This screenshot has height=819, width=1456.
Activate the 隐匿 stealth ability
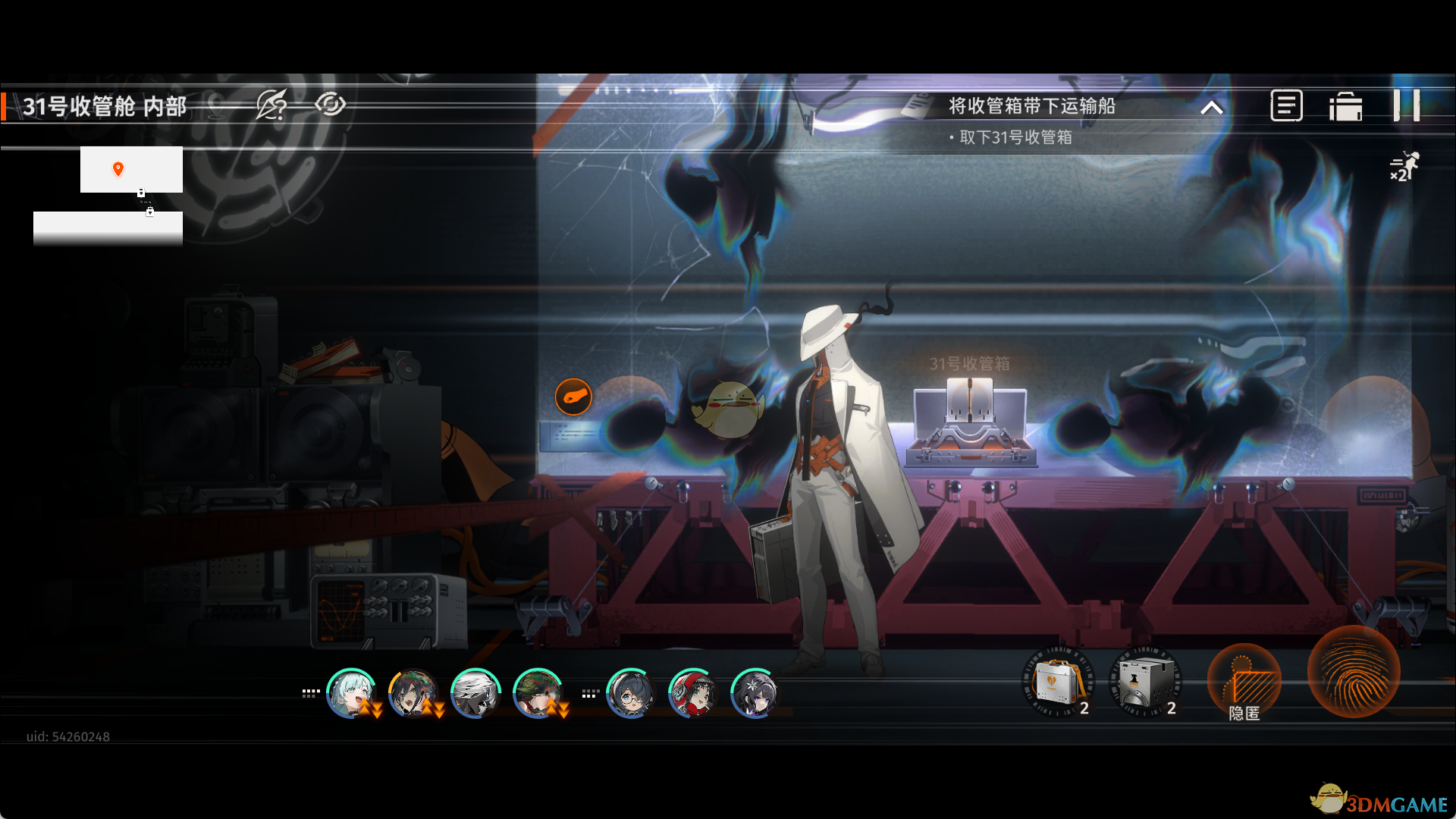point(1244,682)
